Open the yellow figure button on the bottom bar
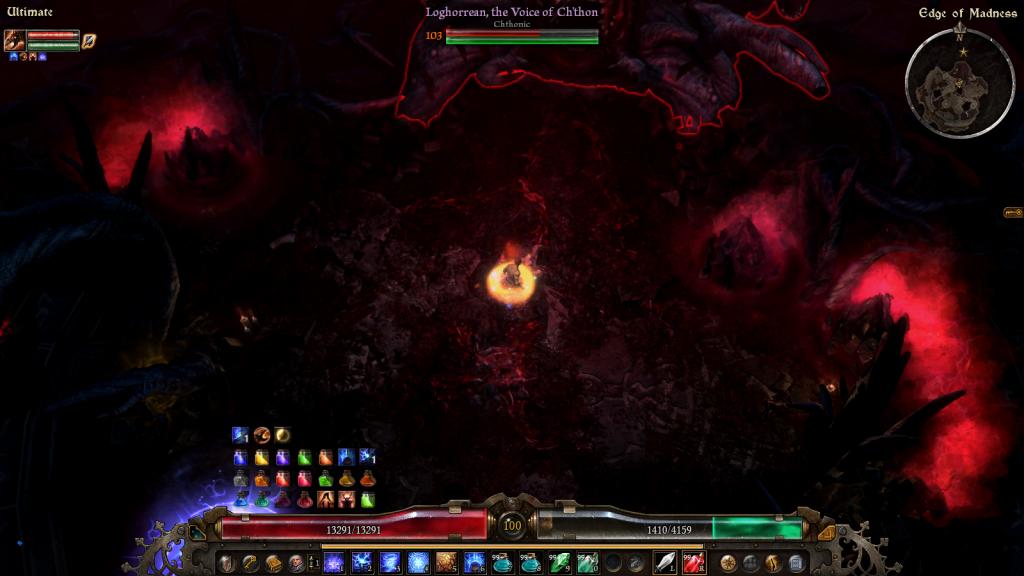Image resolution: width=1024 pixels, height=576 pixels. (x=773, y=563)
